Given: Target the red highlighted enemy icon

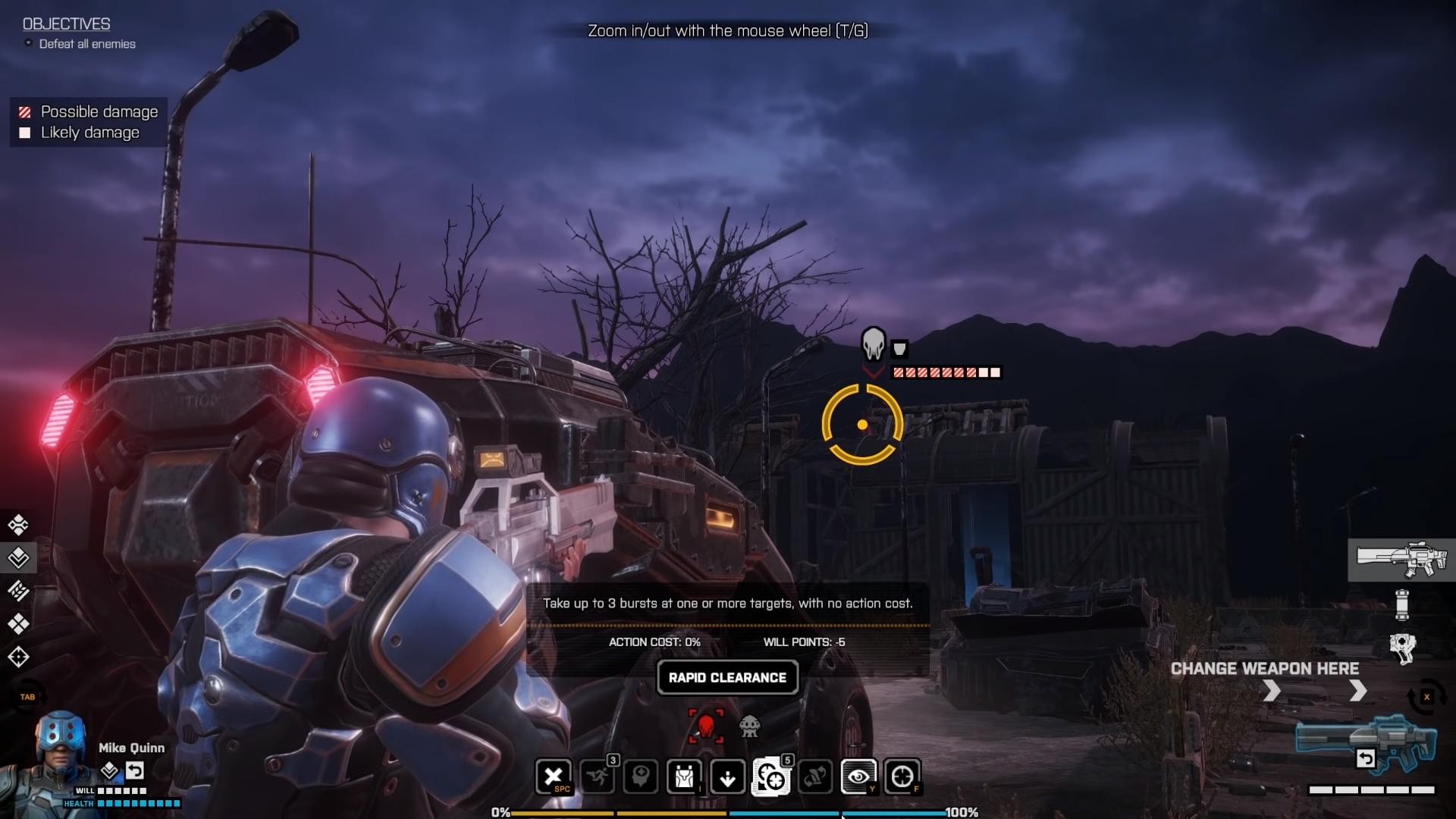Looking at the screenshot, I should [706, 726].
